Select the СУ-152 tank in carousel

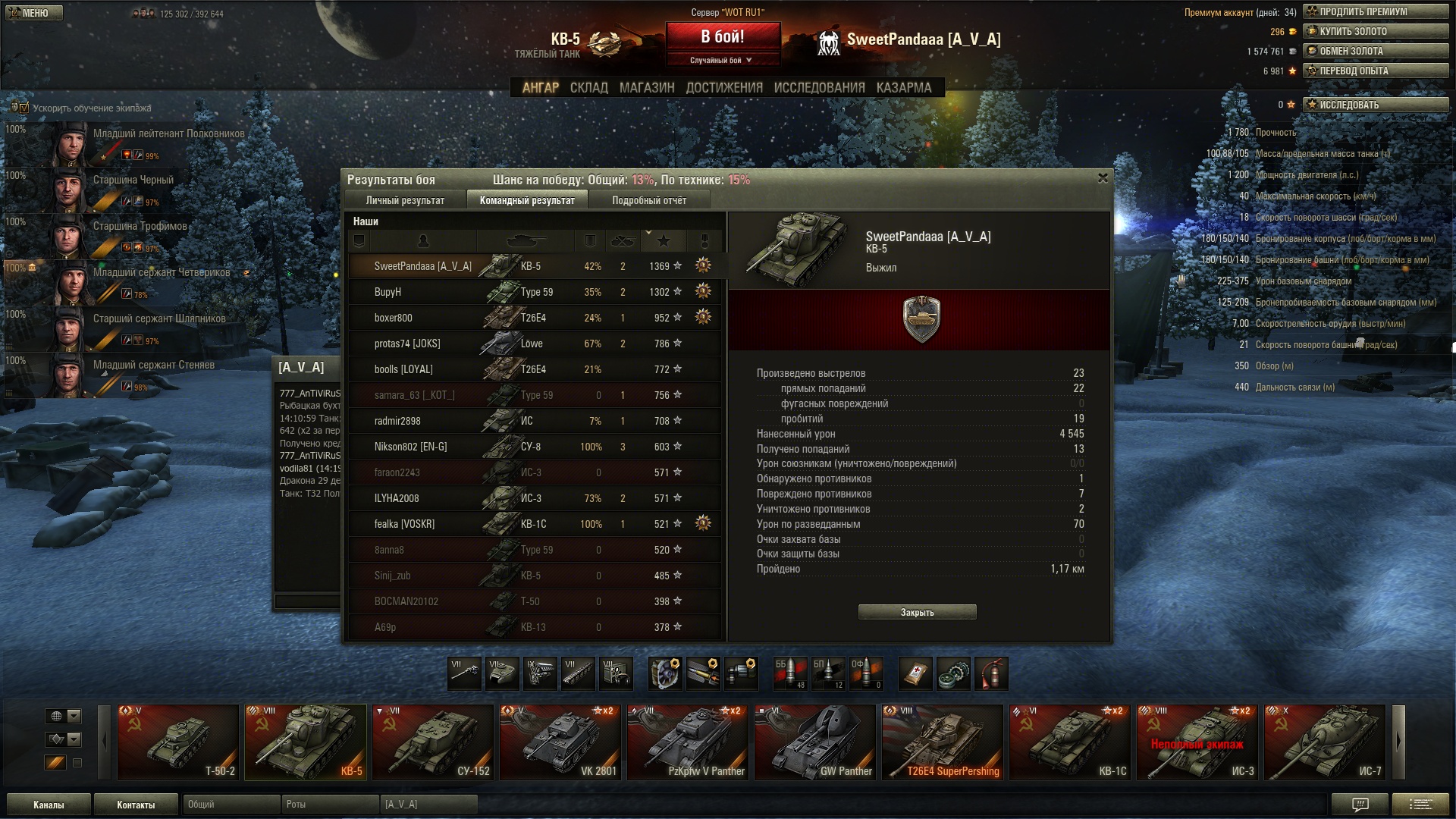tap(432, 742)
